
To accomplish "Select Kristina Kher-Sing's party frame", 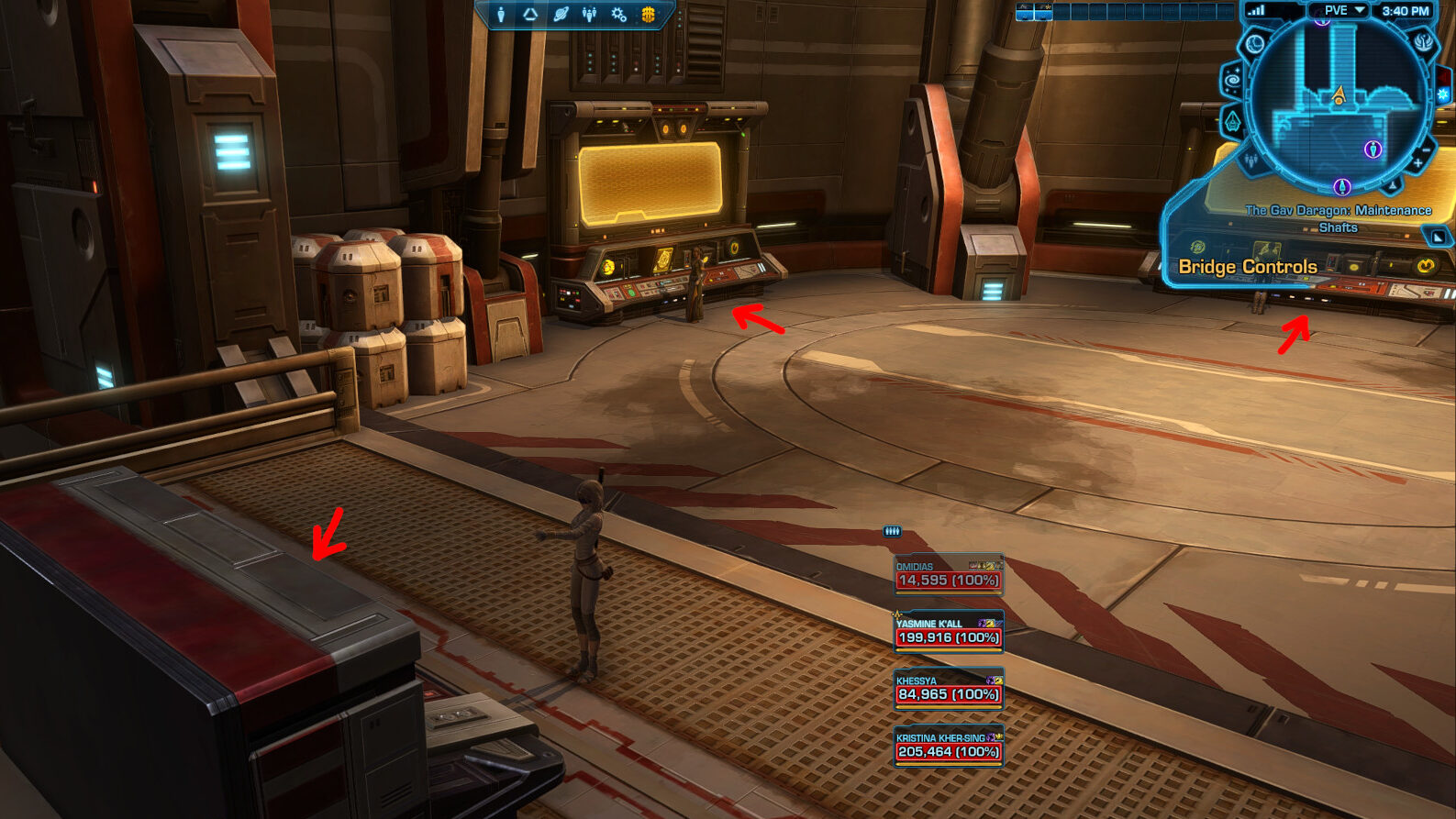I will pos(949,746).
